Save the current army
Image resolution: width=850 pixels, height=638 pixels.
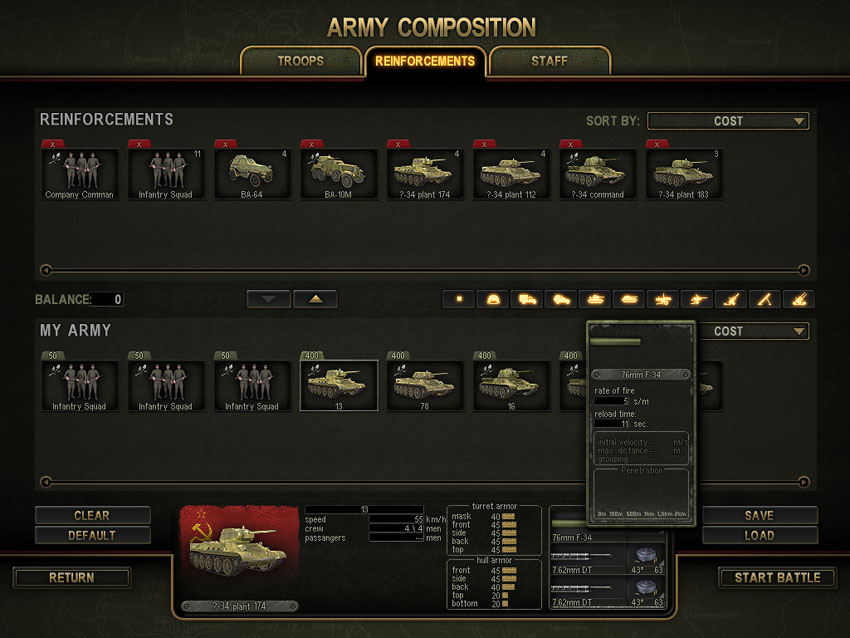coord(759,516)
